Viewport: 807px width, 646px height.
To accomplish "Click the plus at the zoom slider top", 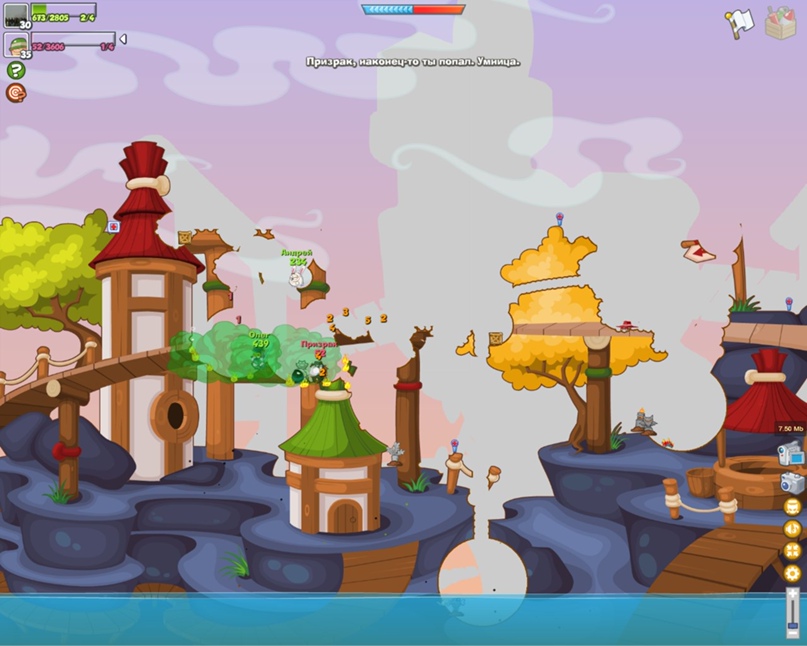I will pos(793,593).
